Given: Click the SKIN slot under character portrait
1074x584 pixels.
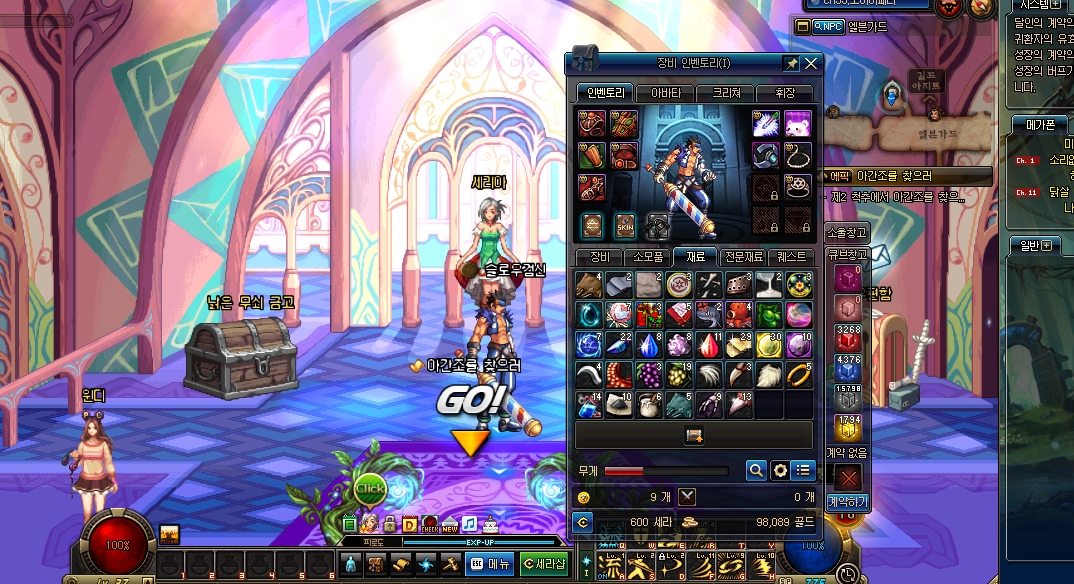Looking at the screenshot, I should click(625, 225).
